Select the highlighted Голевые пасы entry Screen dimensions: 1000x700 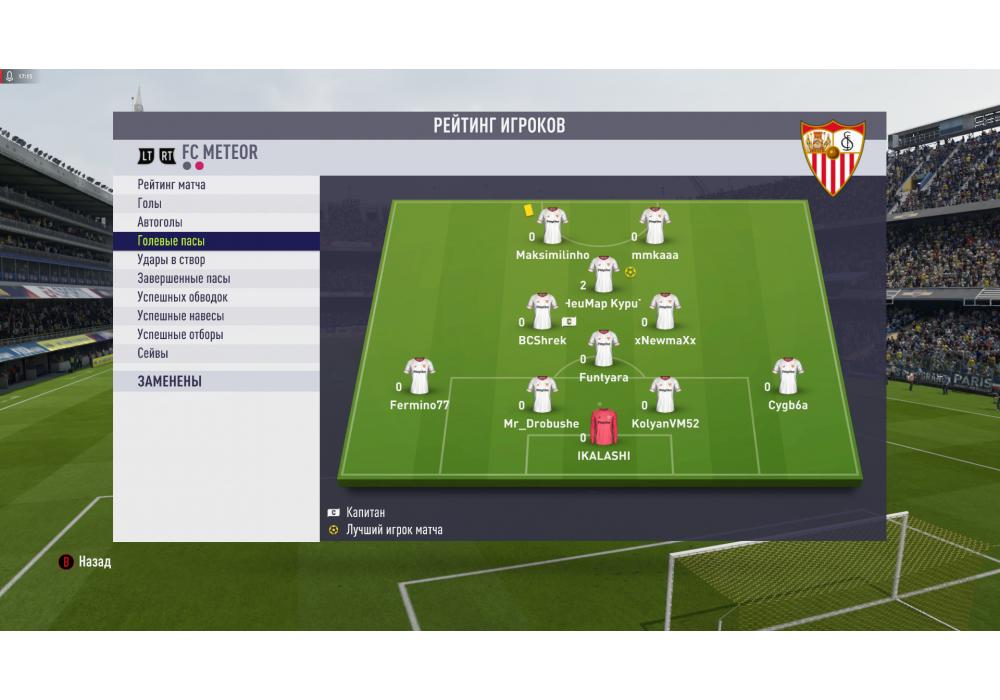point(171,241)
